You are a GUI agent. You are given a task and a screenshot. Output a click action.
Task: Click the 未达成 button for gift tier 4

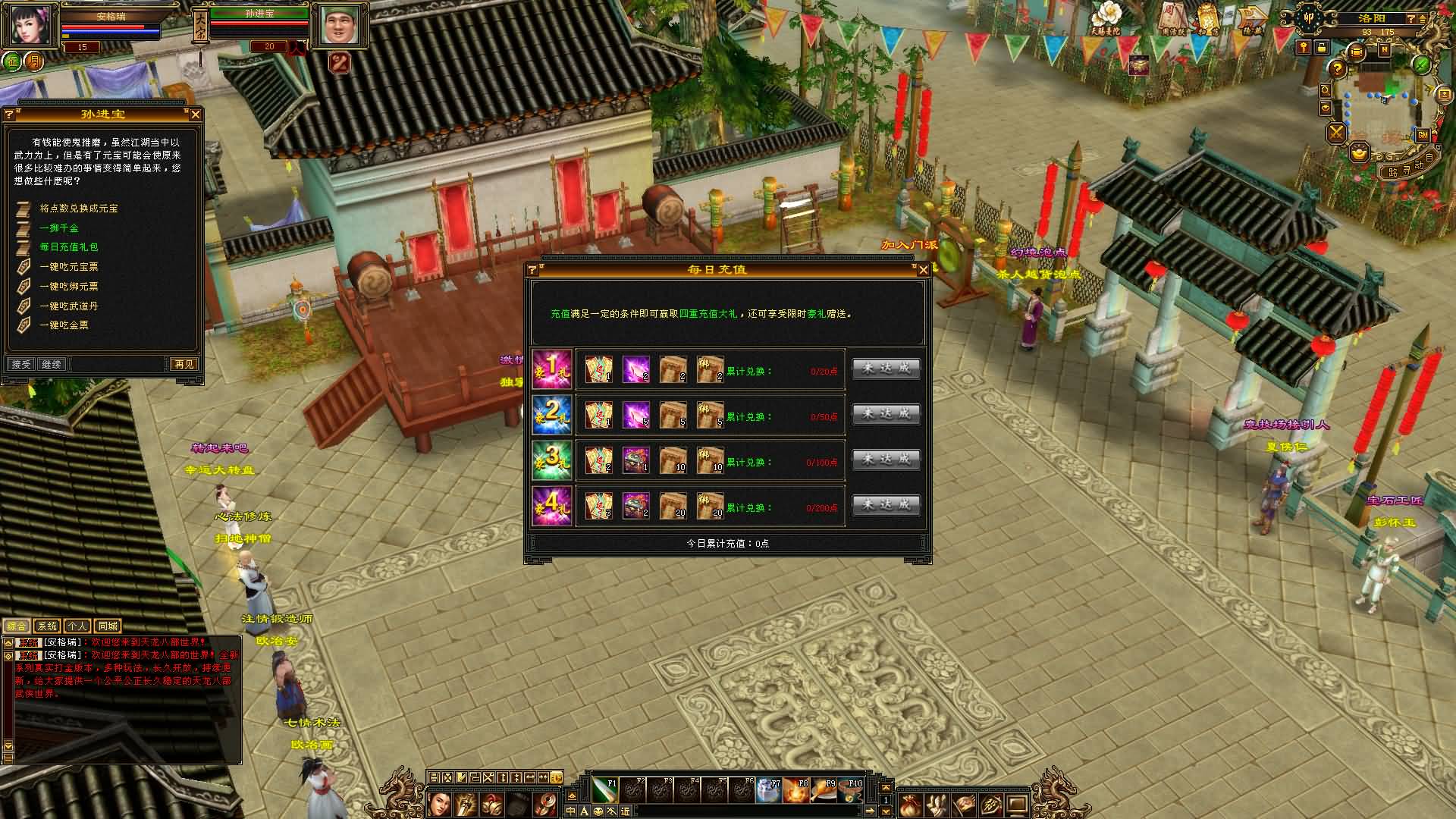pyautogui.click(x=886, y=506)
